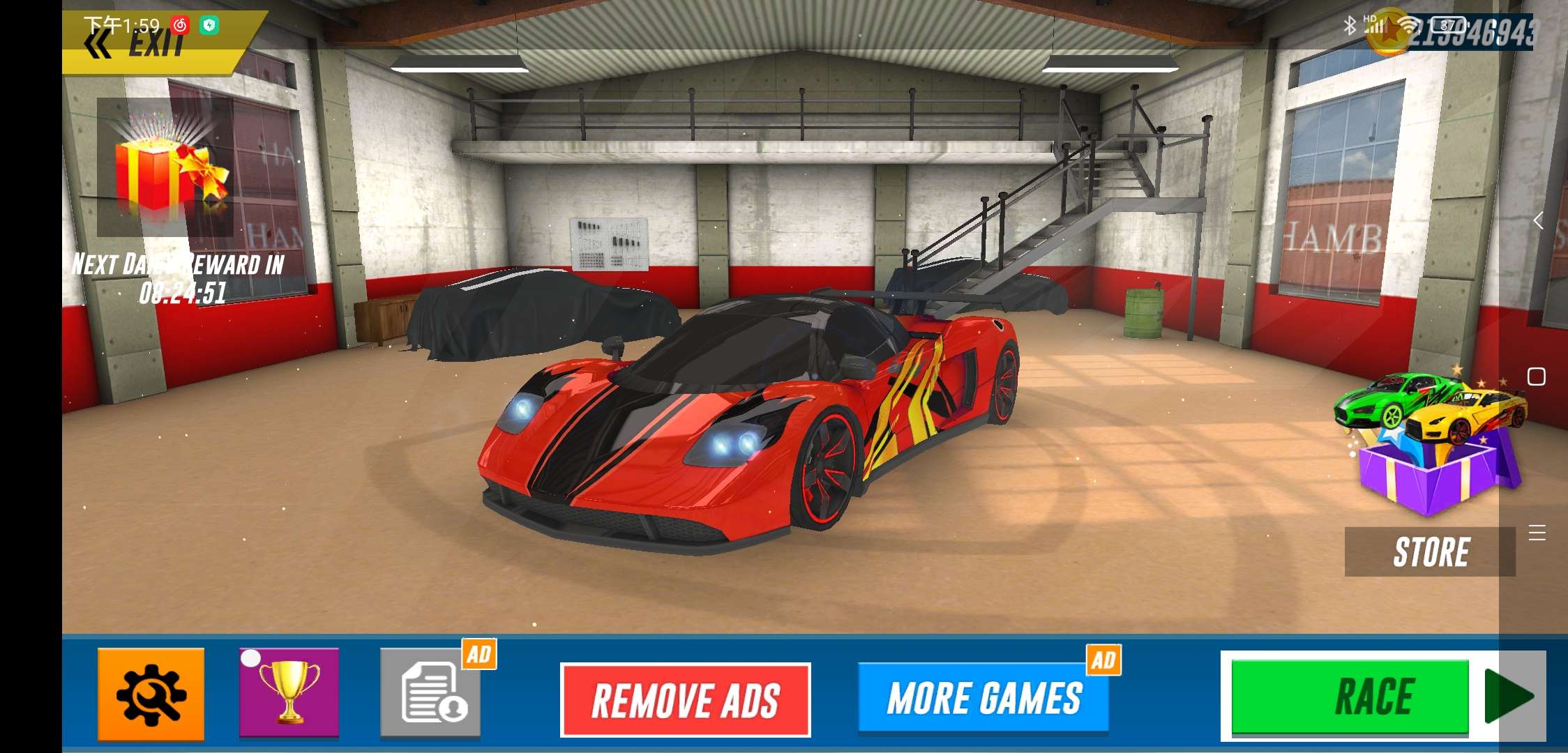Open the daily reward gift box

pos(165,167)
